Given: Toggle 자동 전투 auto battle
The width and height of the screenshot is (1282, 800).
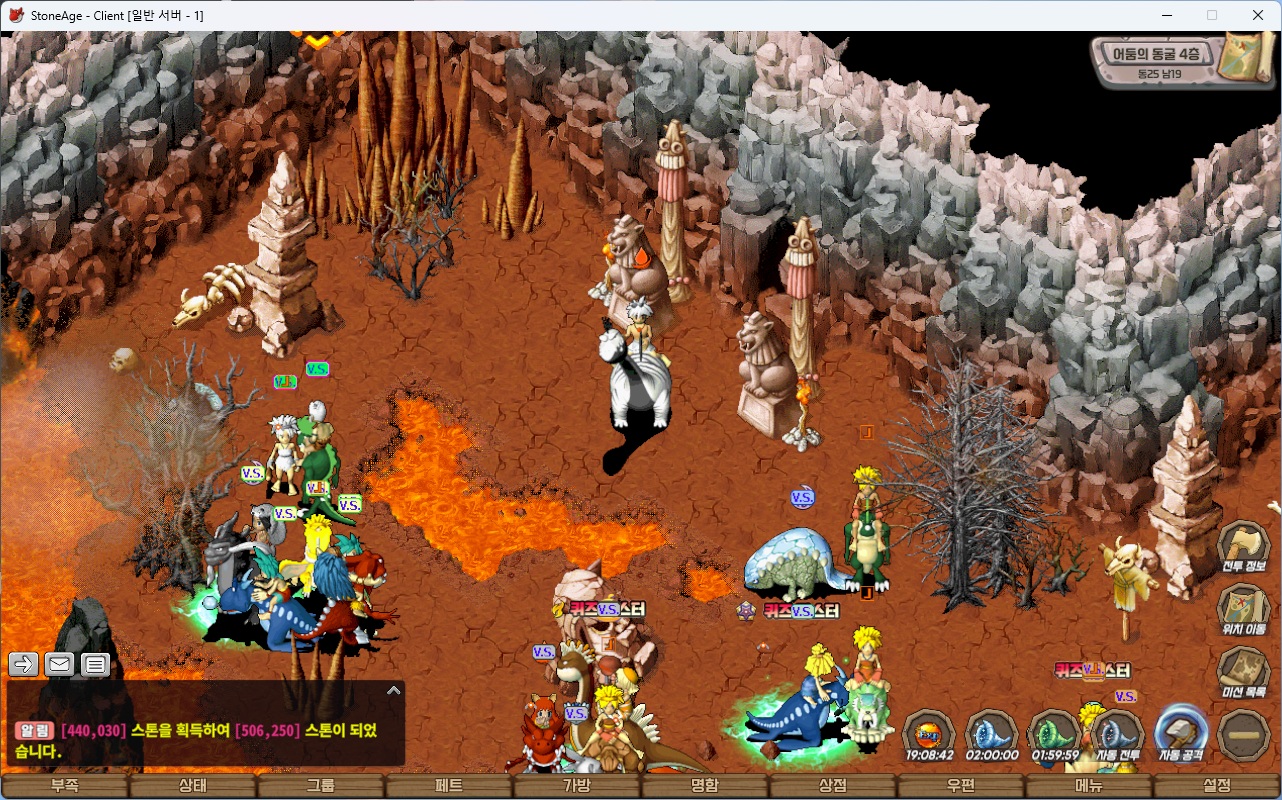Looking at the screenshot, I should pyautogui.click(x=1117, y=735).
